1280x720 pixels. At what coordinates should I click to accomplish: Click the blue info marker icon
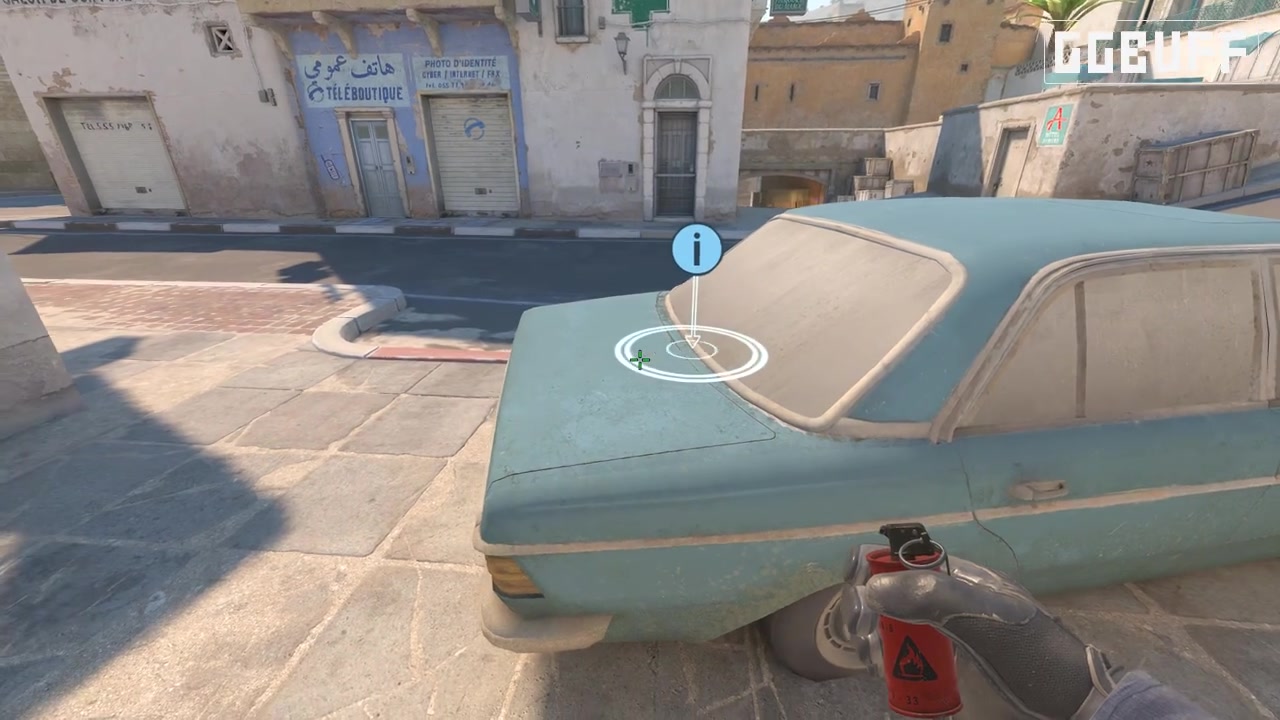click(696, 249)
